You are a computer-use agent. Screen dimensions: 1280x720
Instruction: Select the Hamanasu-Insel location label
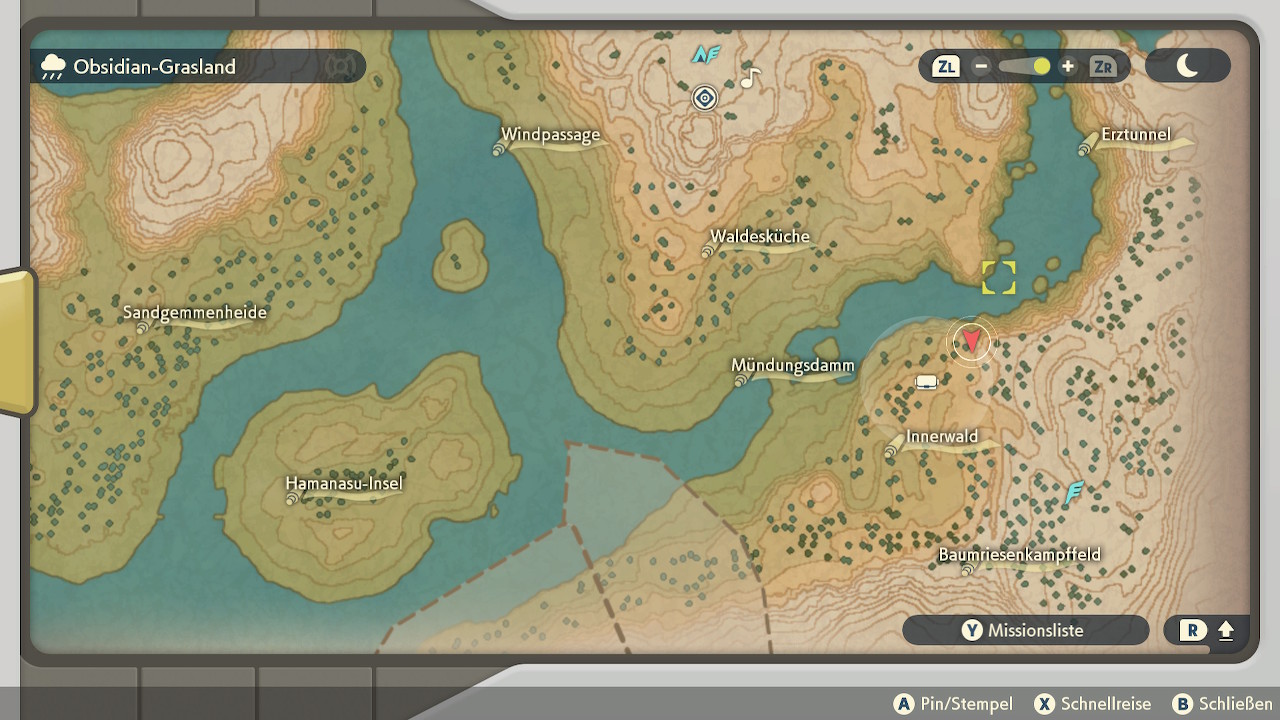click(x=344, y=485)
